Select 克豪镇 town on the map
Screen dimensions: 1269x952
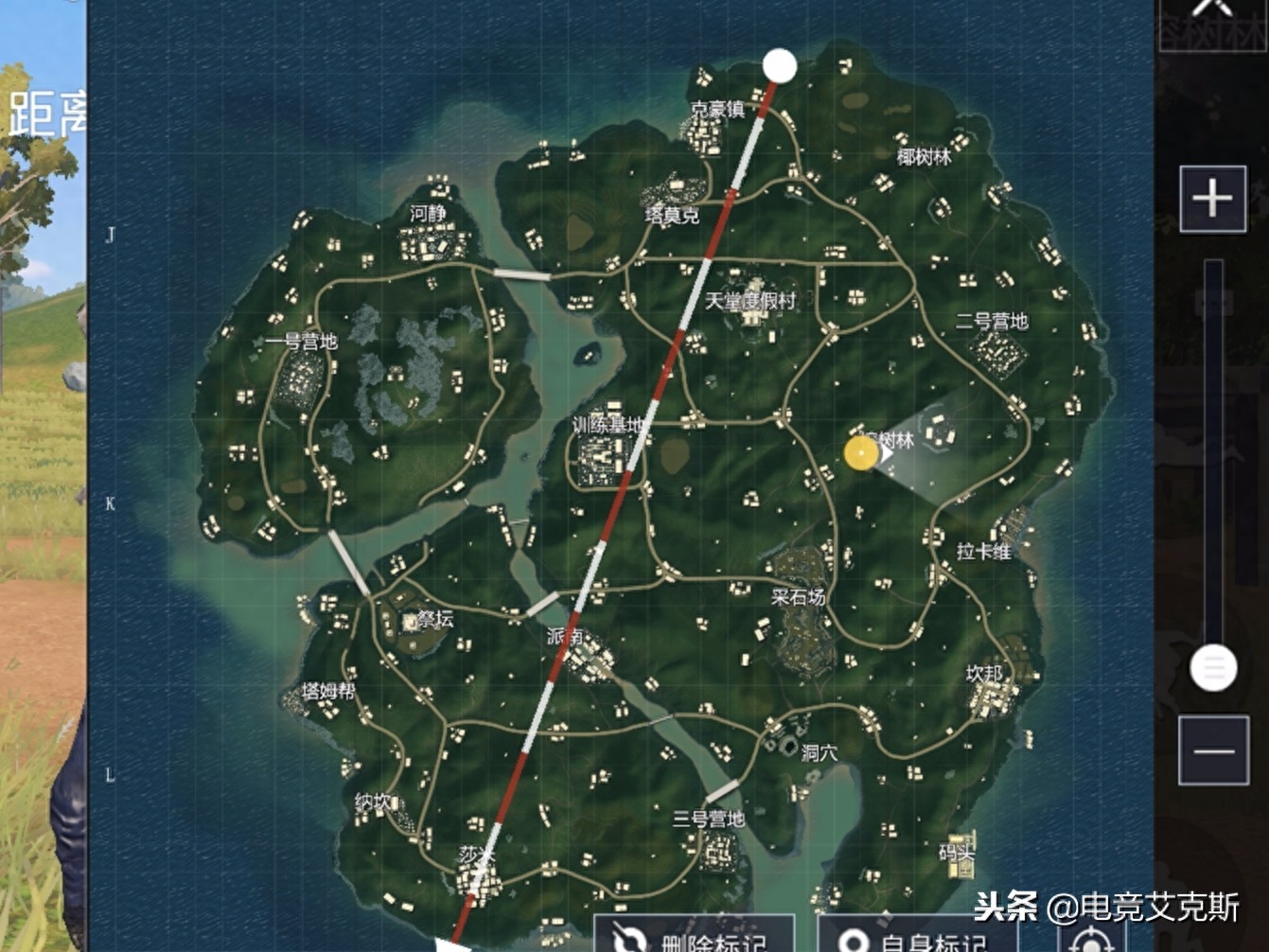pos(719,109)
